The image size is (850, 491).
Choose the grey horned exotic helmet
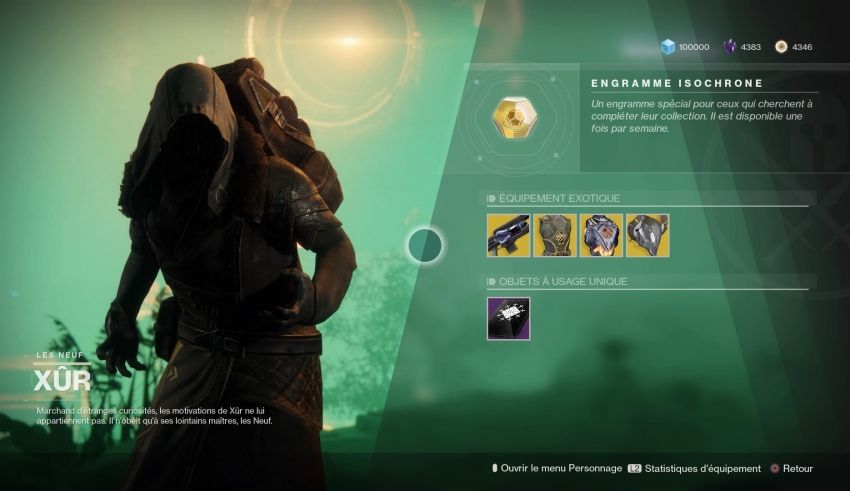[647, 235]
